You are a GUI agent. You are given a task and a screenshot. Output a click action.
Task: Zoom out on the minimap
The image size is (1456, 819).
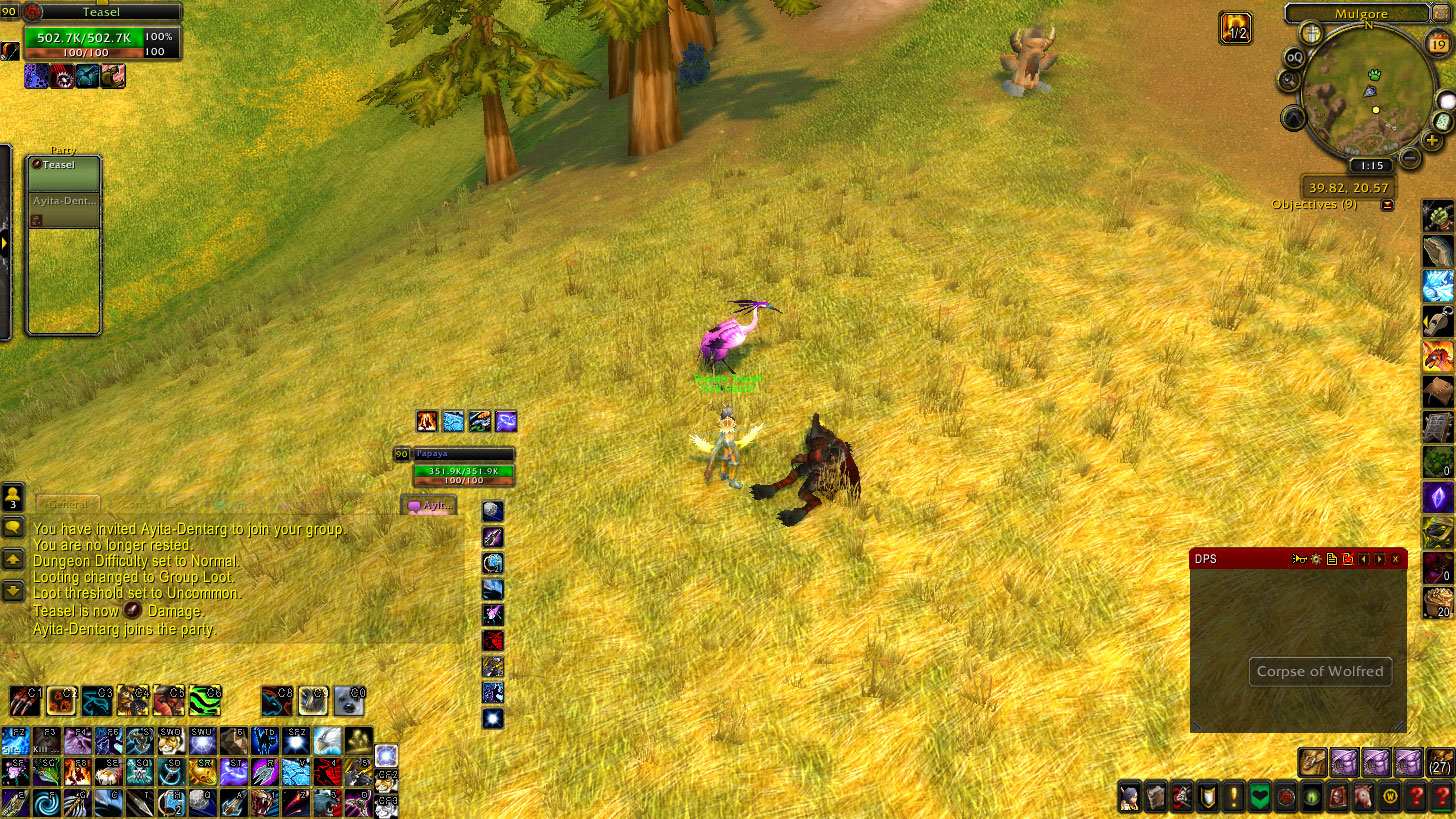(1409, 157)
